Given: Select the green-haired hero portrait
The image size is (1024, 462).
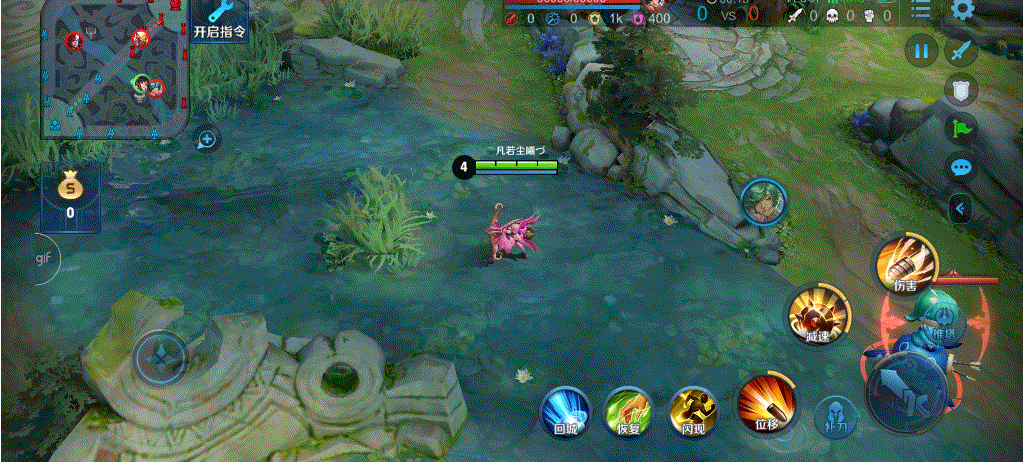Looking at the screenshot, I should tap(763, 203).
